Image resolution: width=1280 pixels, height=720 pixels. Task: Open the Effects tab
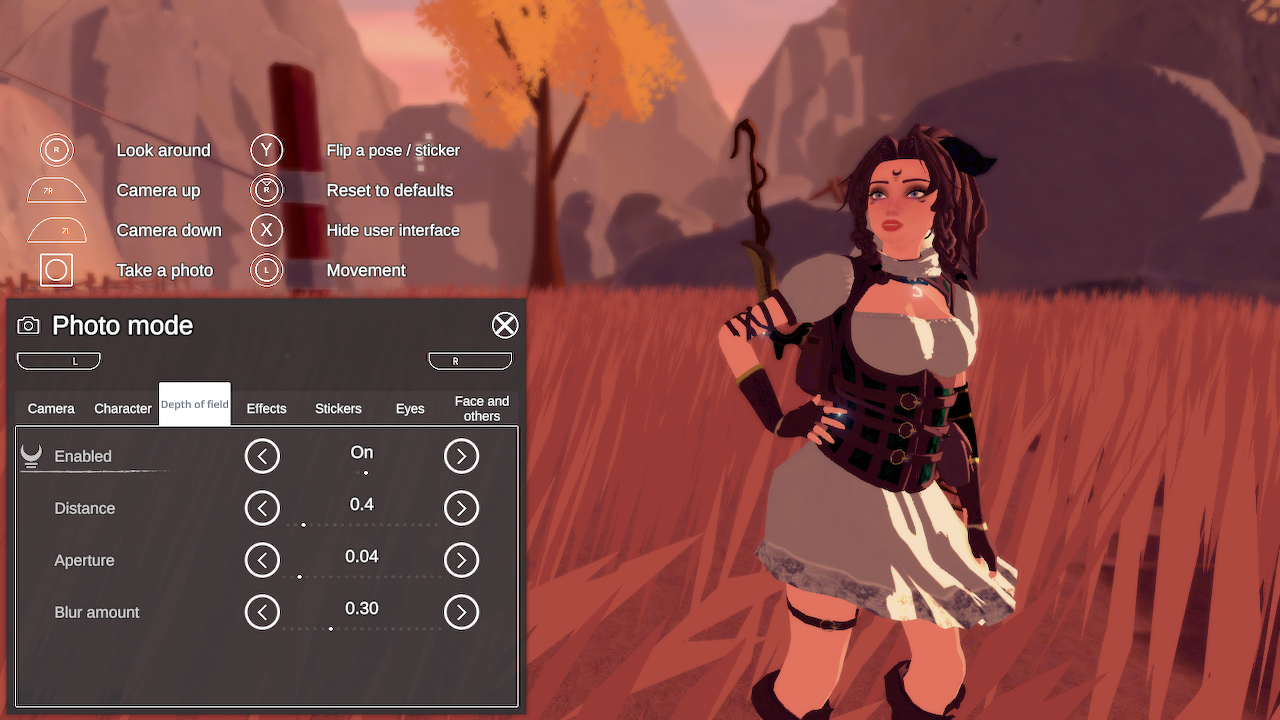(x=266, y=408)
